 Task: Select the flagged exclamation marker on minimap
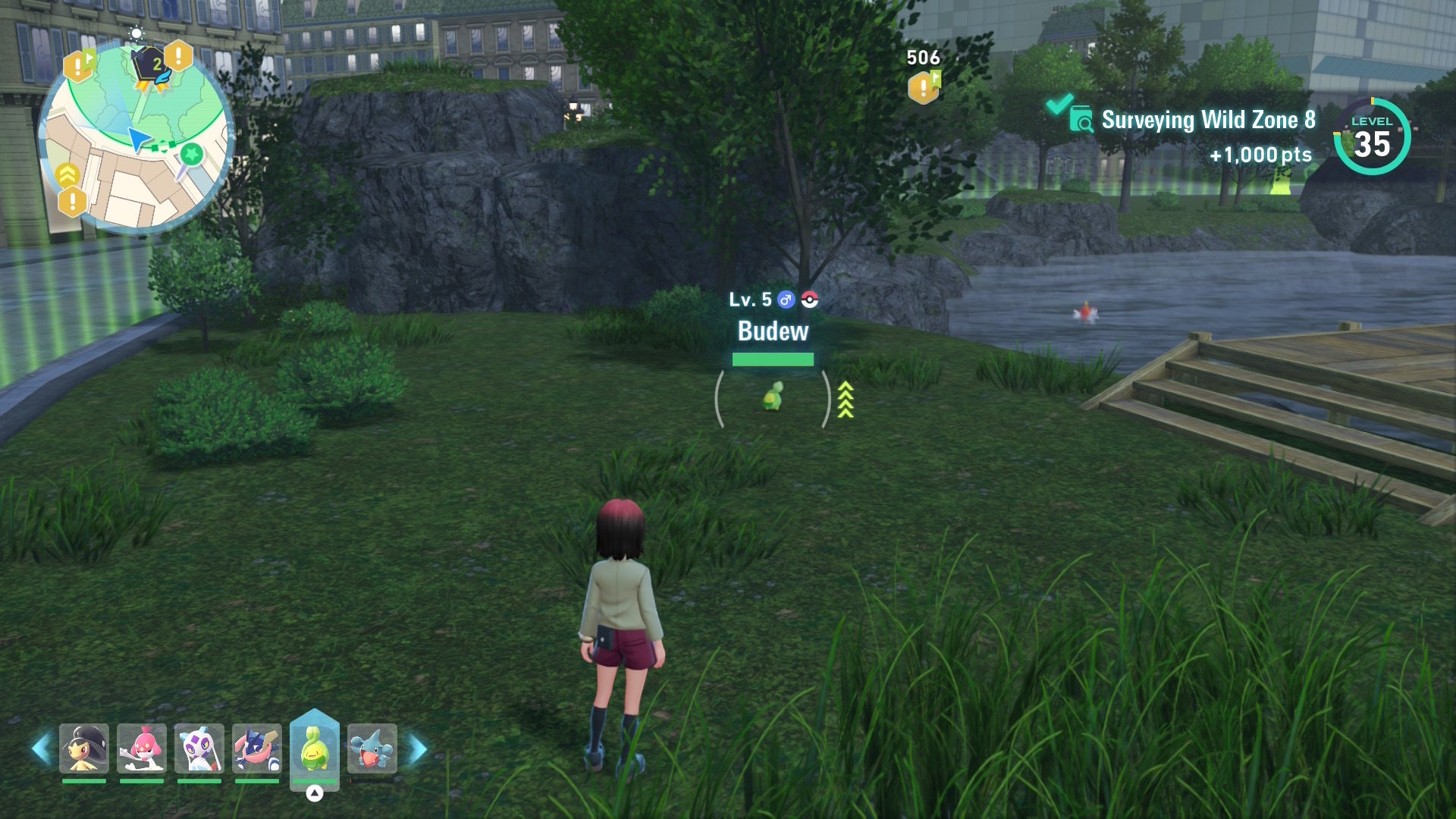tap(78, 67)
